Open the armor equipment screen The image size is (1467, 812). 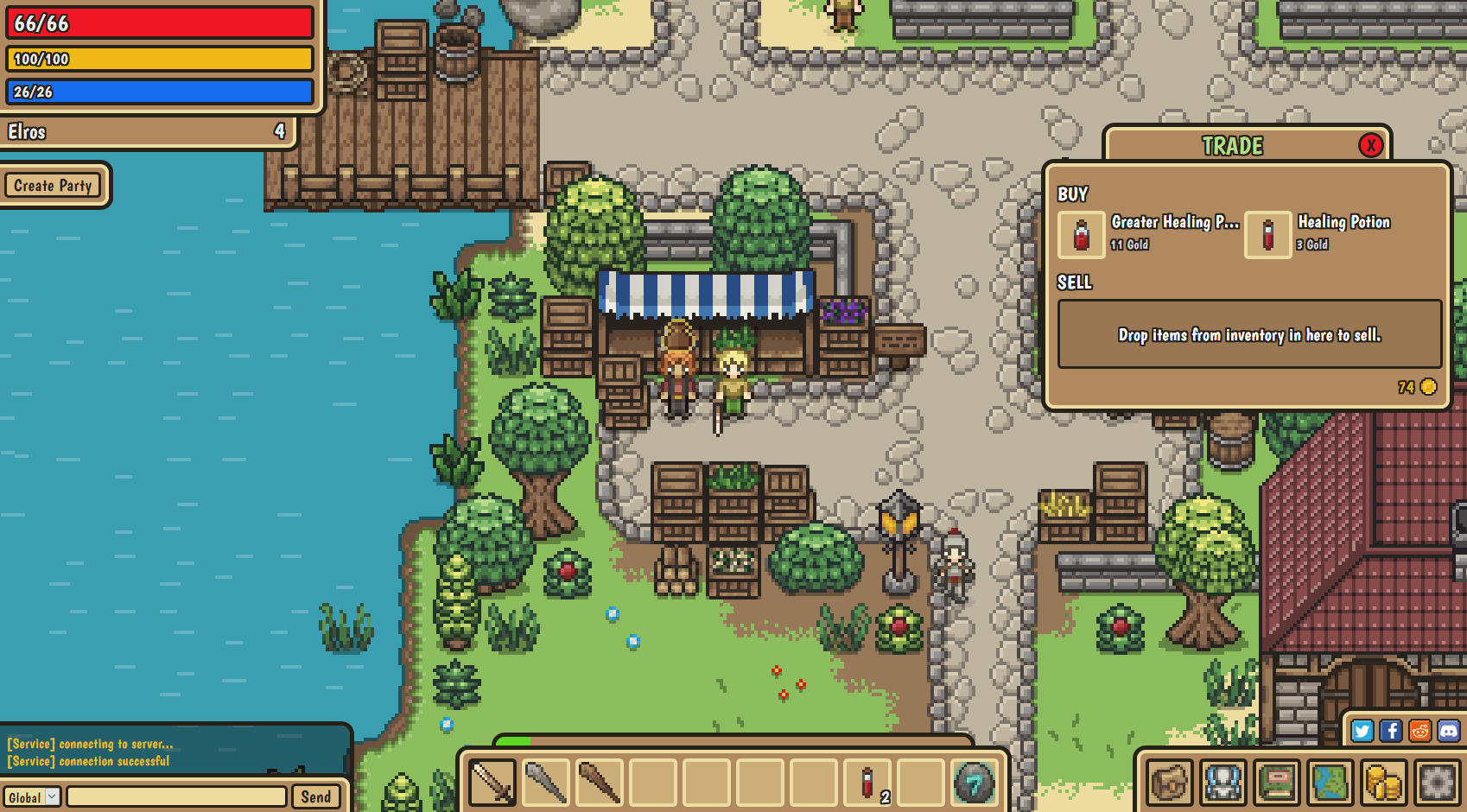tap(1223, 783)
